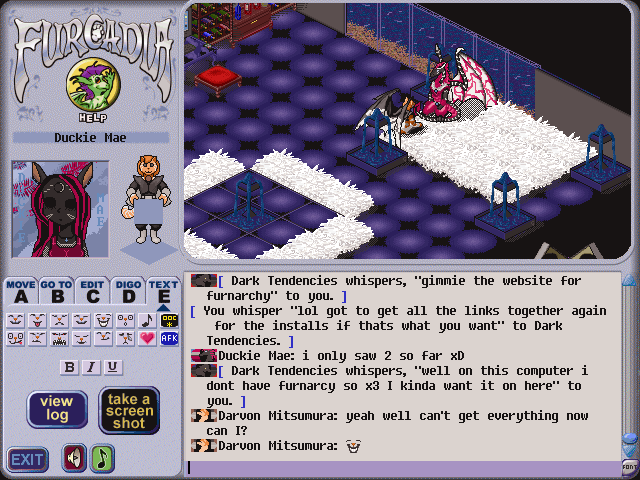The height and width of the screenshot is (480, 640).
Task: Insert the music note emote
Action: [147, 321]
